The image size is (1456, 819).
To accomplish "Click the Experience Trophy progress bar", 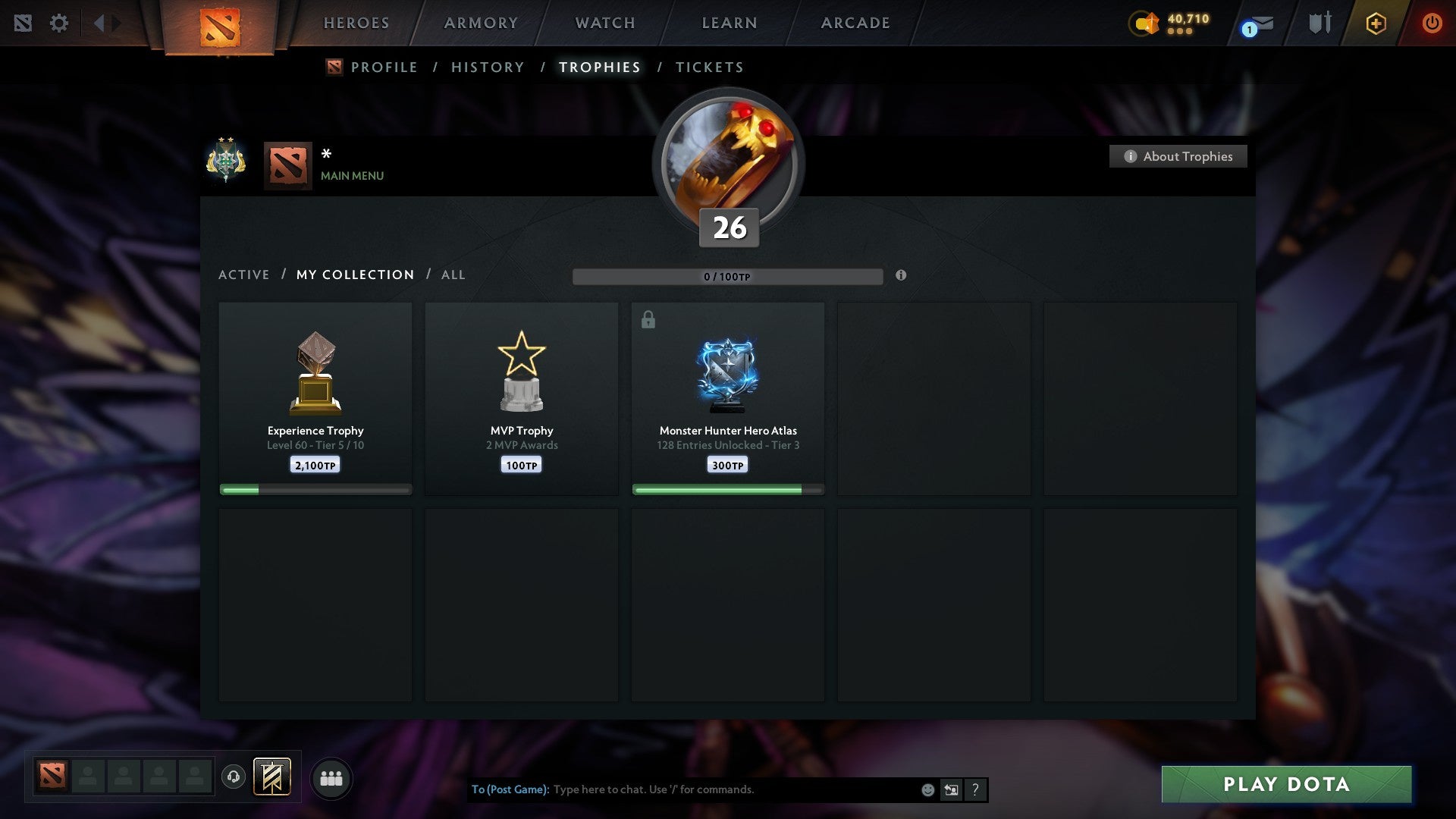I will 315,489.
